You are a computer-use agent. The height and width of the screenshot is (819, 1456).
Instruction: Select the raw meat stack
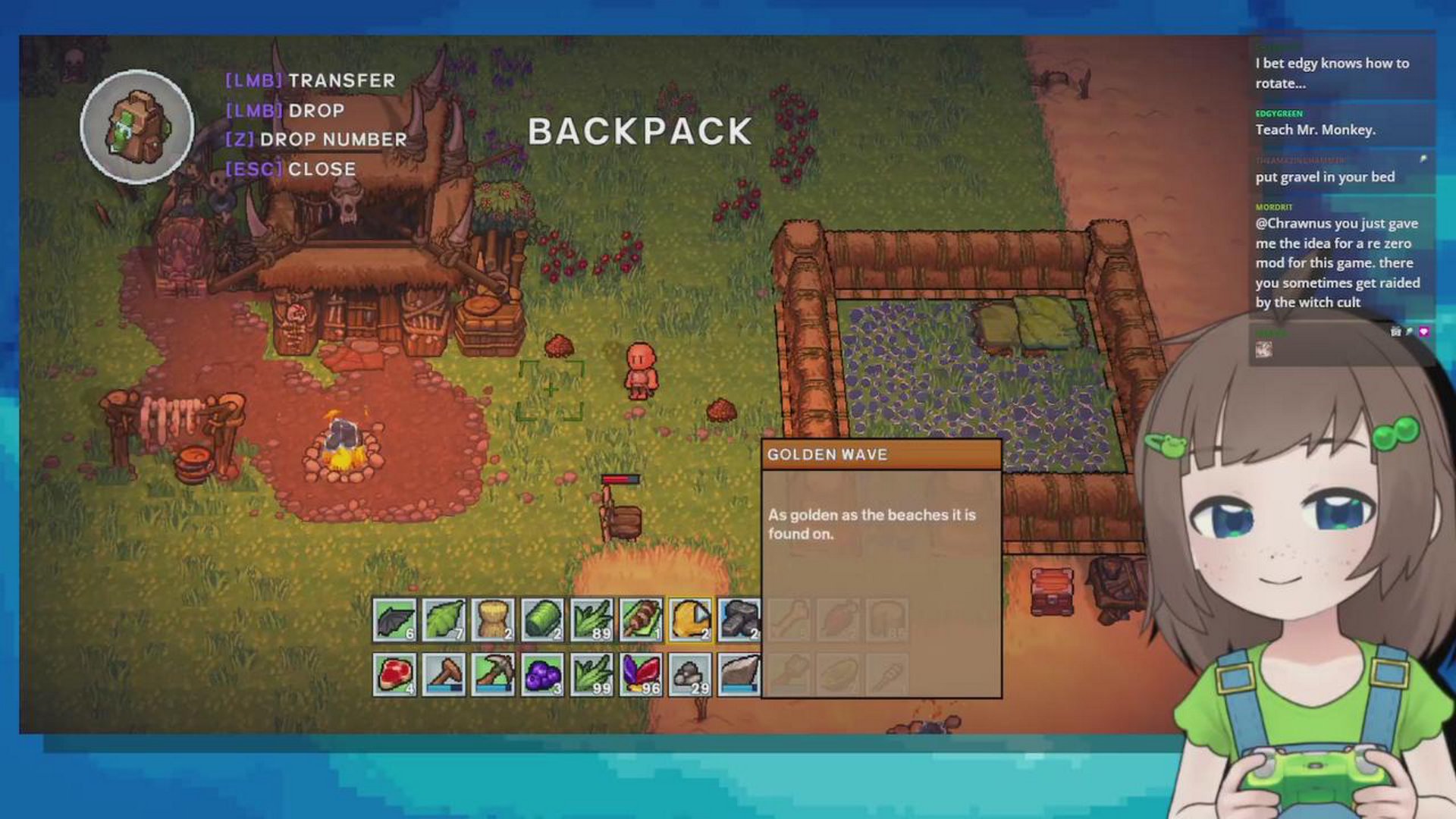(x=394, y=674)
